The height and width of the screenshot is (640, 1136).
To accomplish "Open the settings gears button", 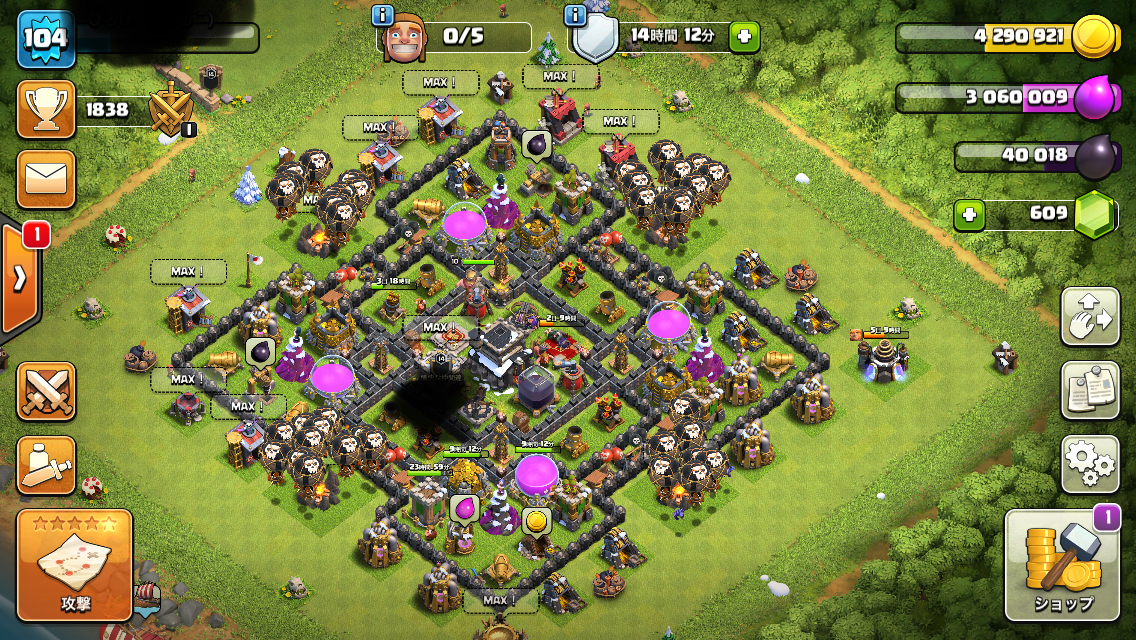I will pos(1089,463).
